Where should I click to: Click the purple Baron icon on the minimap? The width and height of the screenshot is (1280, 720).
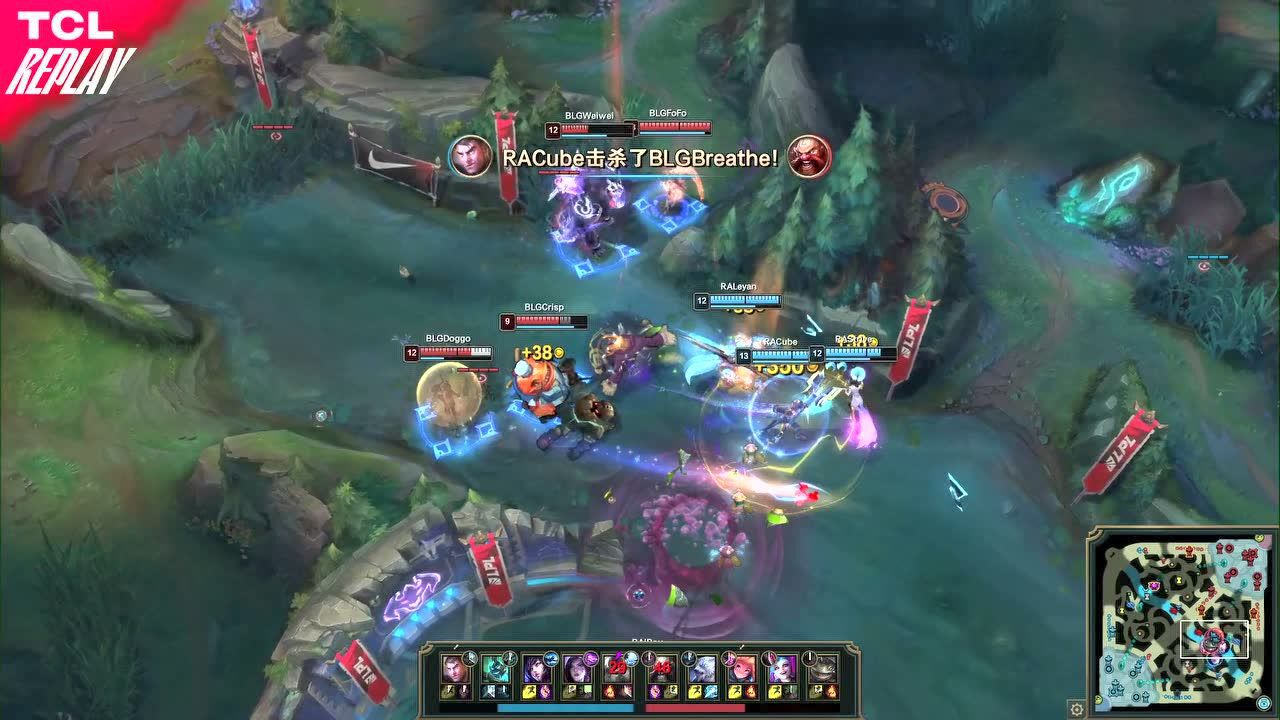[x=1153, y=584]
